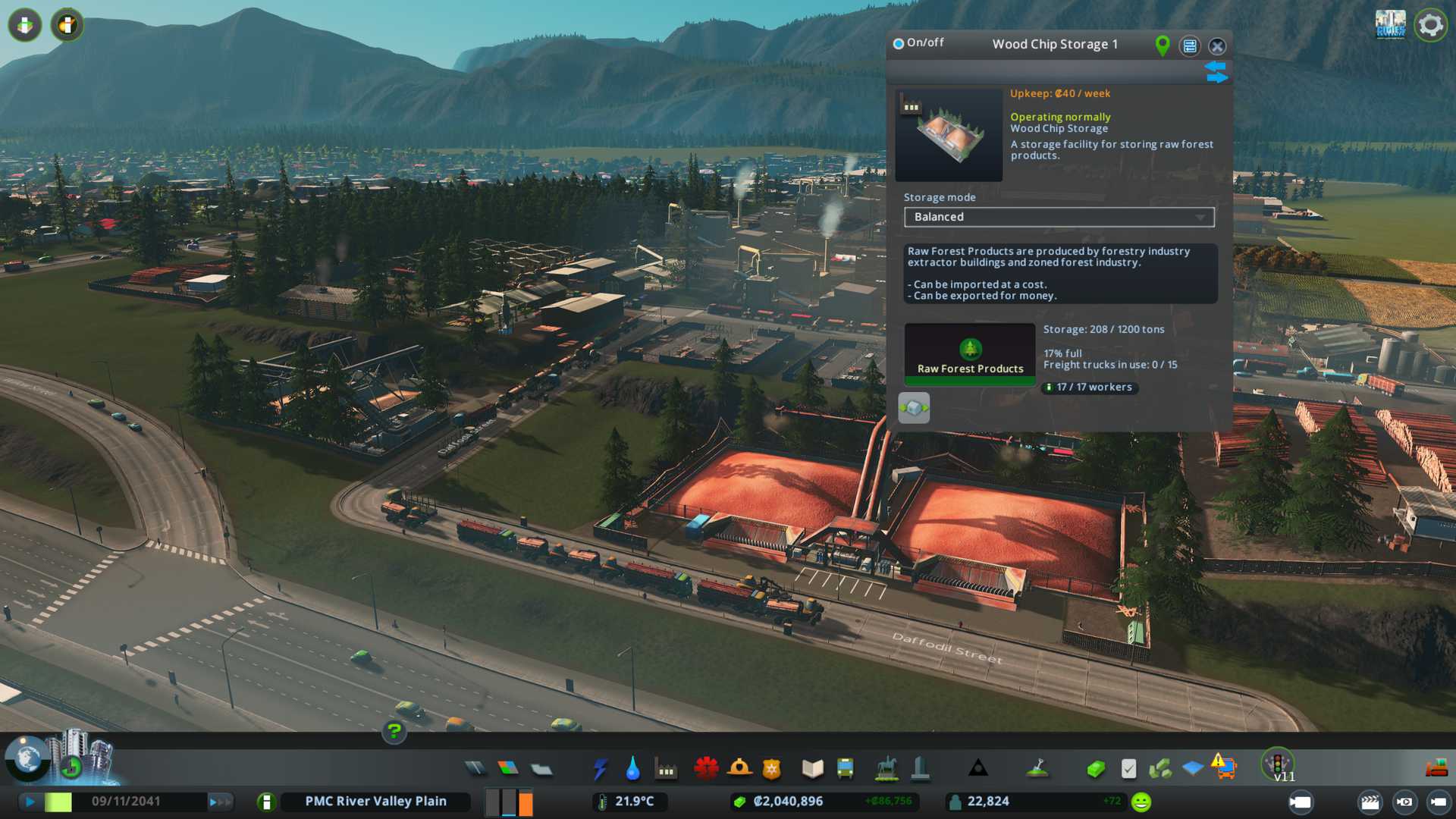
Task: Open the education book menu
Action: pyautogui.click(x=812, y=769)
